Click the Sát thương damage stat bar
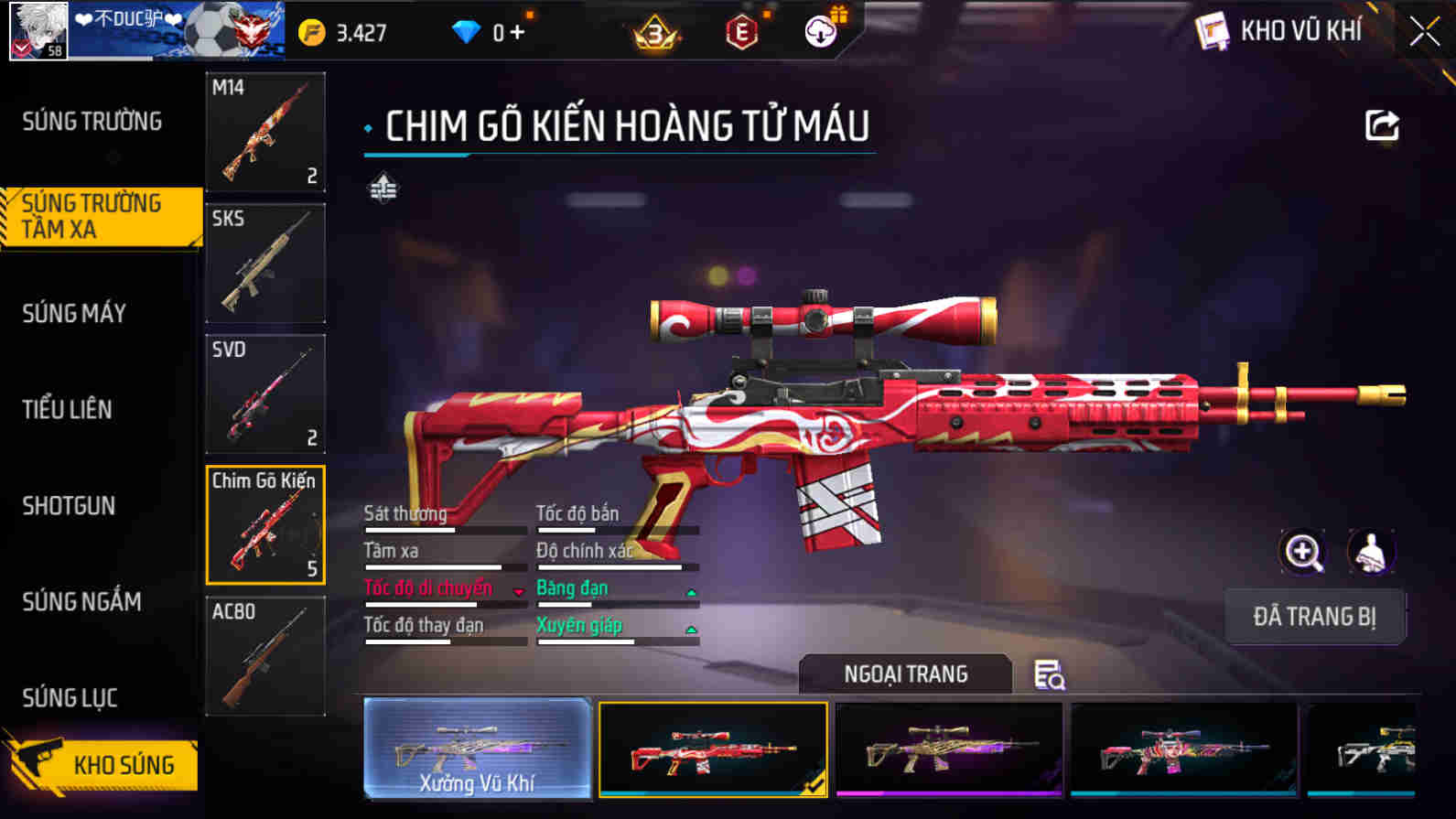The width and height of the screenshot is (1456, 819). (x=446, y=528)
